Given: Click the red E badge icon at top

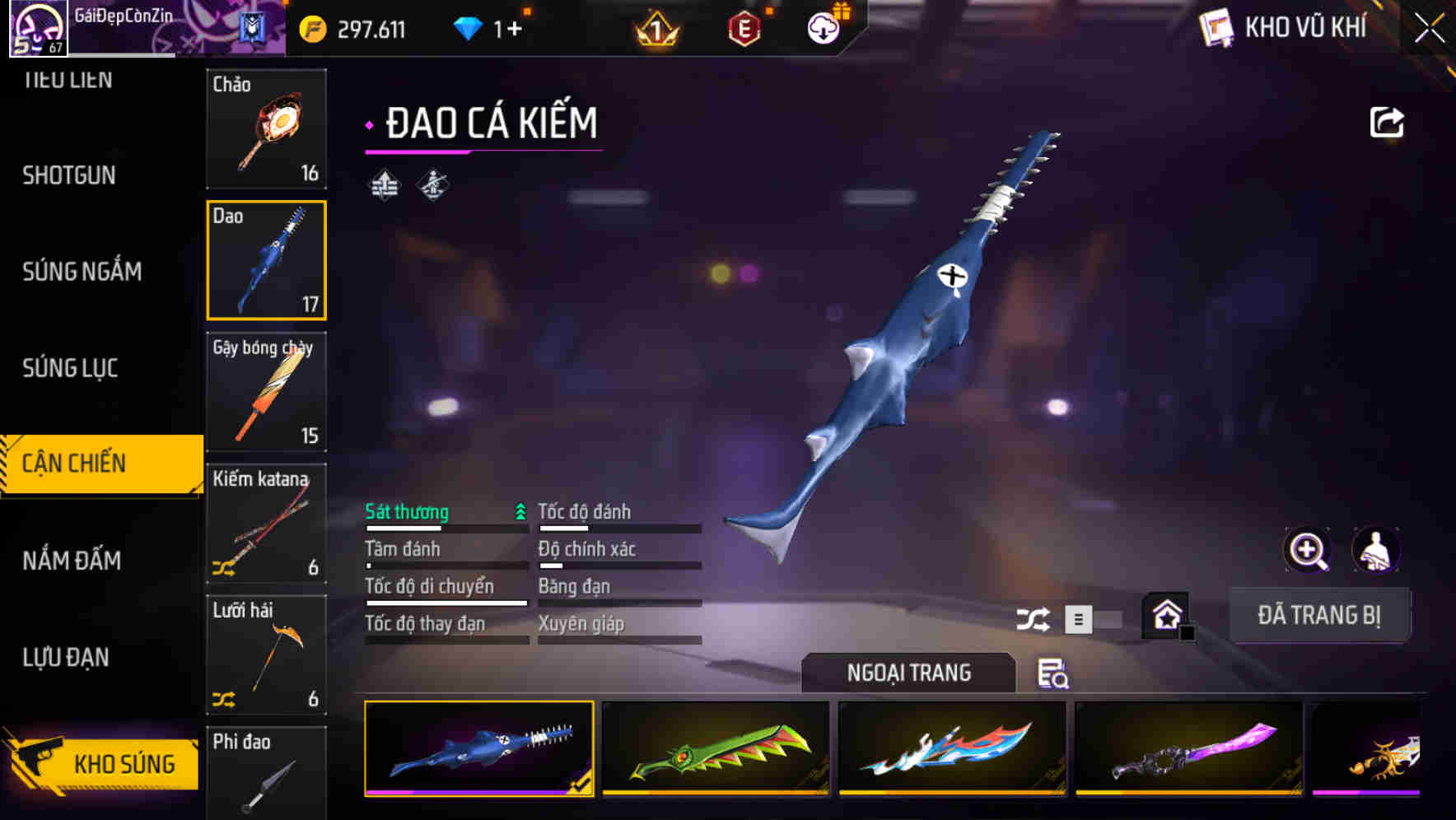Looking at the screenshot, I should pos(744,27).
